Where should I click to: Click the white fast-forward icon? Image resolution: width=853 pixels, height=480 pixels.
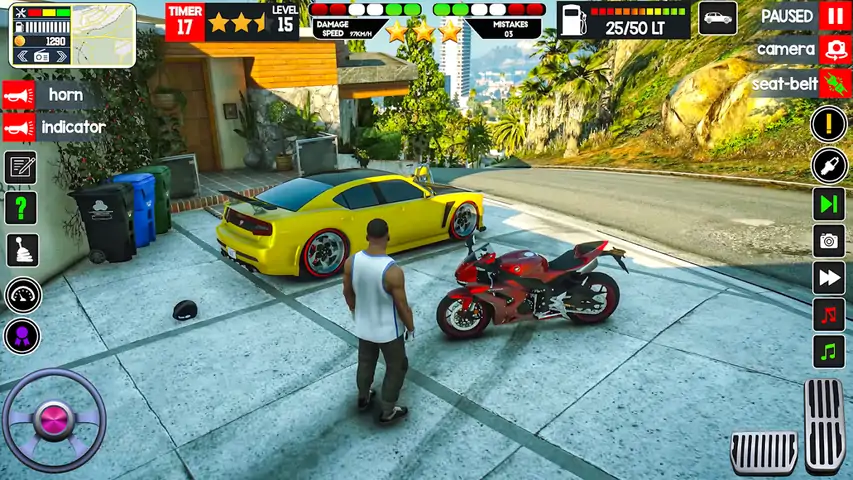tap(828, 277)
